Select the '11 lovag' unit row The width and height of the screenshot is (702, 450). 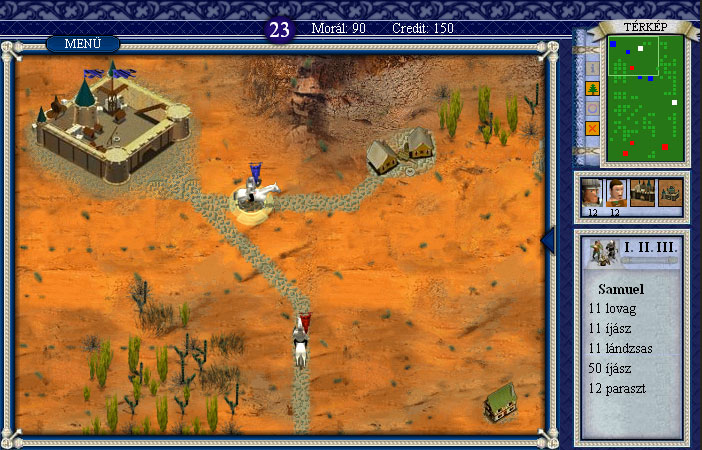(x=612, y=309)
